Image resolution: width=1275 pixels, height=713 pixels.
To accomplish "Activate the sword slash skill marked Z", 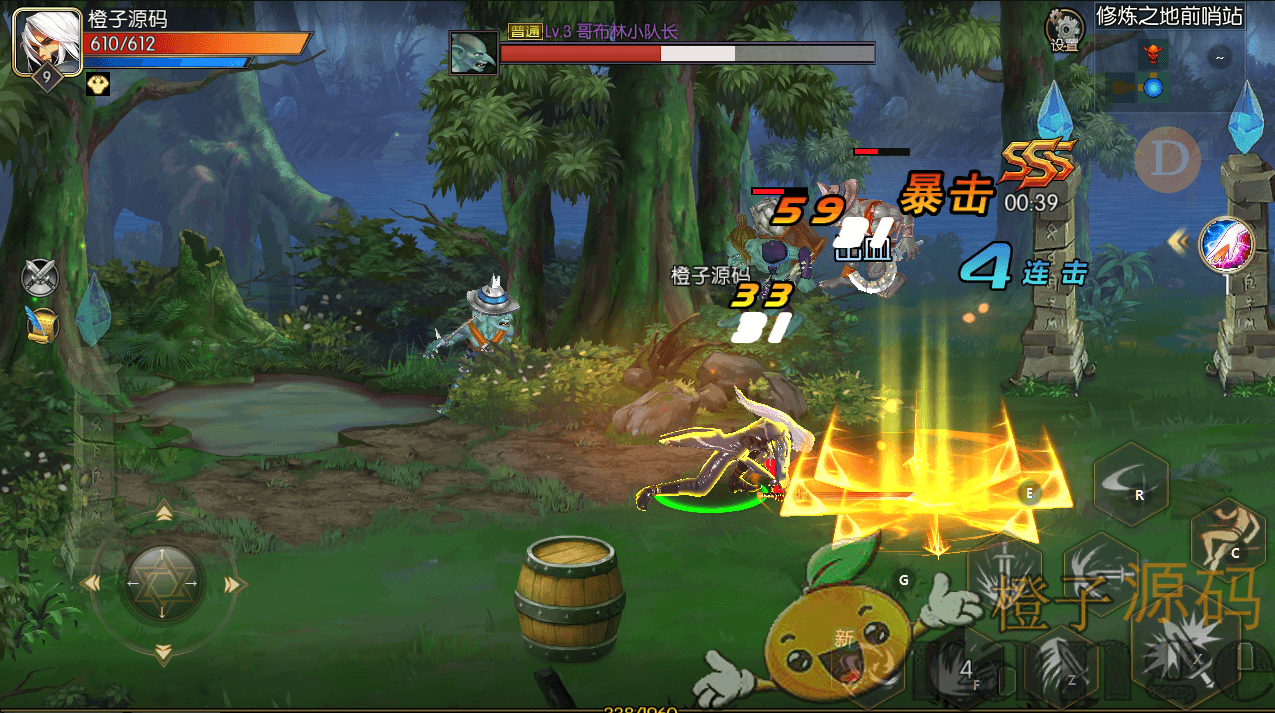I will 1061,663.
